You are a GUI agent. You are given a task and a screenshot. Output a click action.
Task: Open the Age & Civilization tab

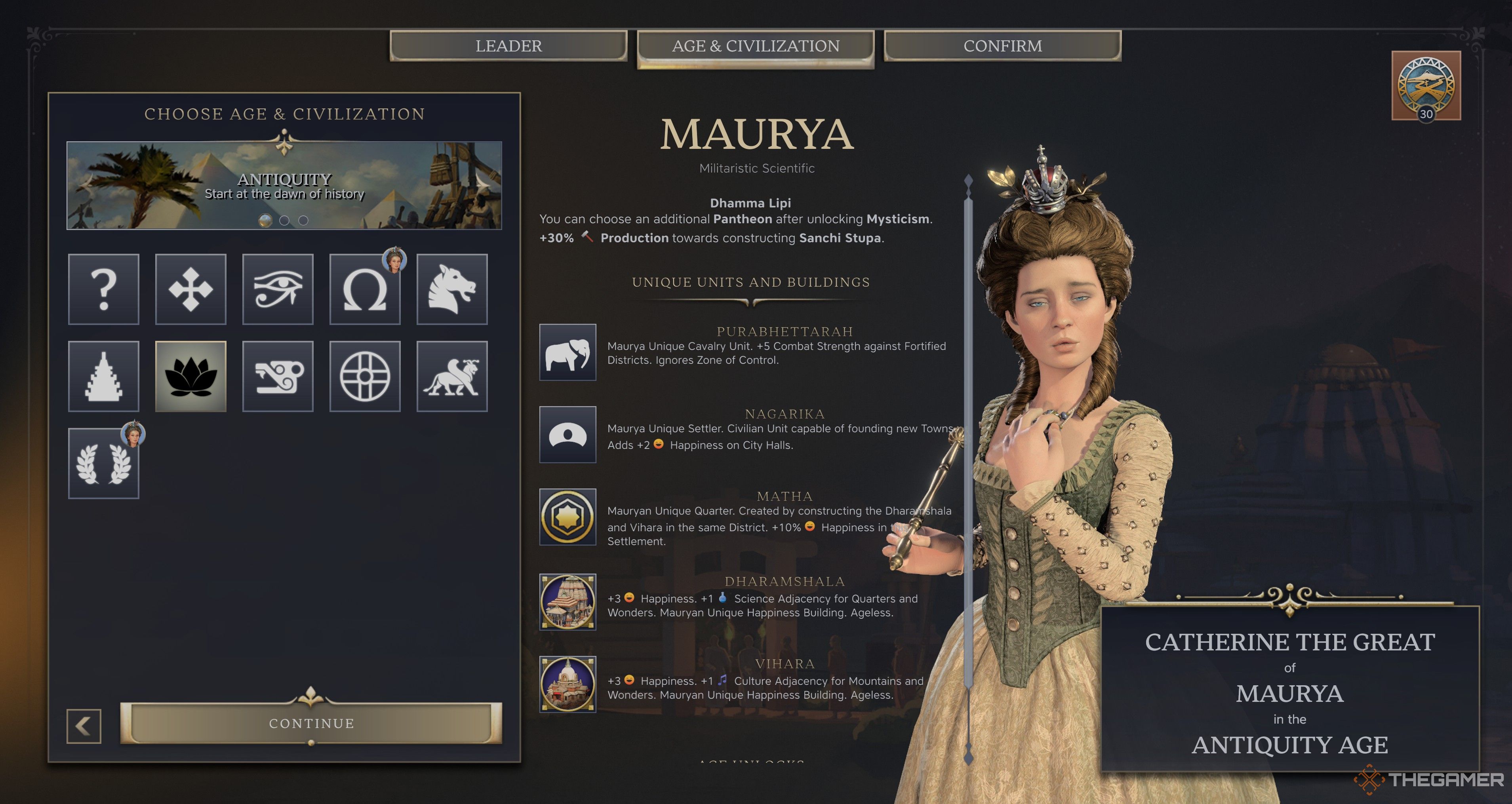756,46
